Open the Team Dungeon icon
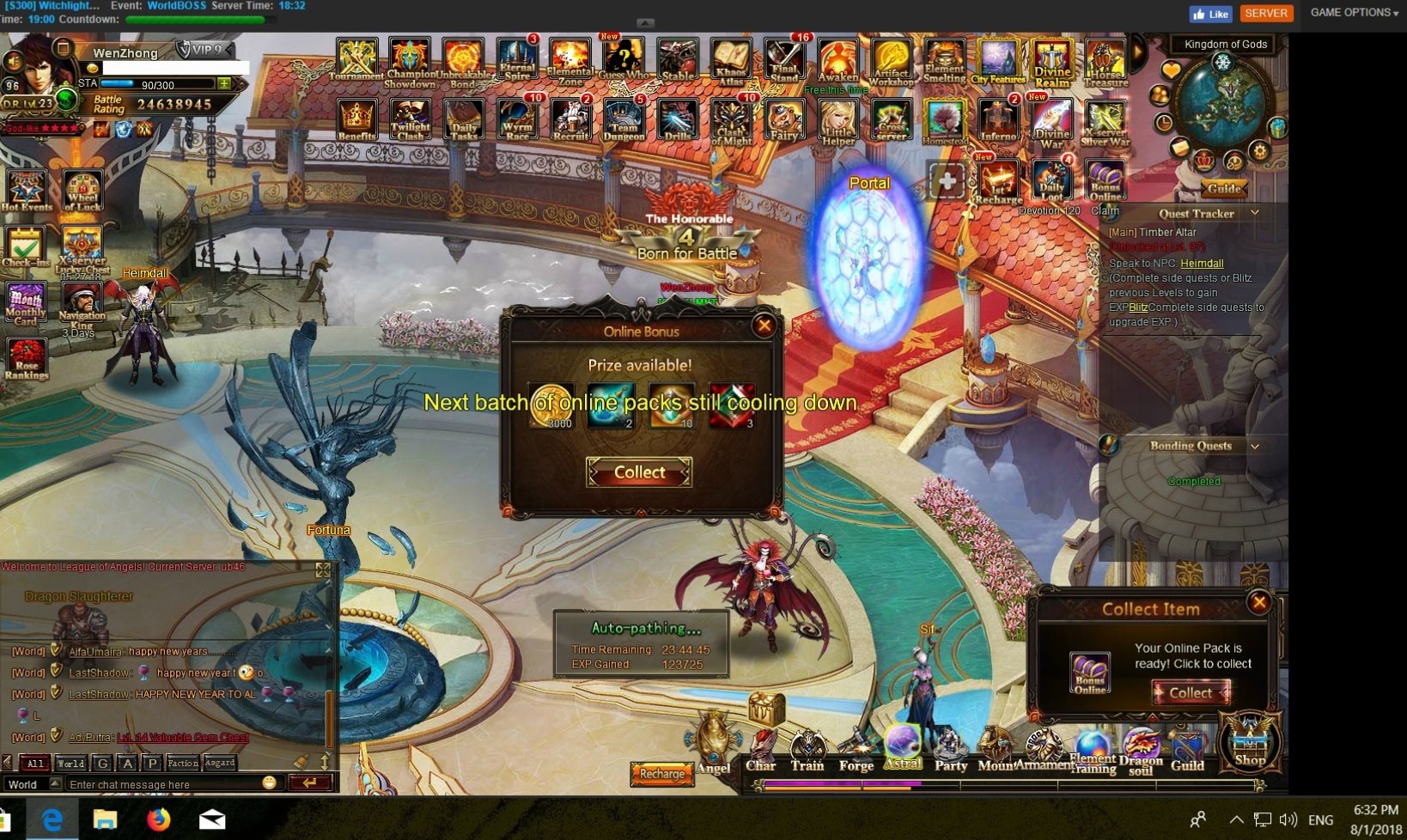Viewport: 1407px width, 840px height. tap(624, 120)
